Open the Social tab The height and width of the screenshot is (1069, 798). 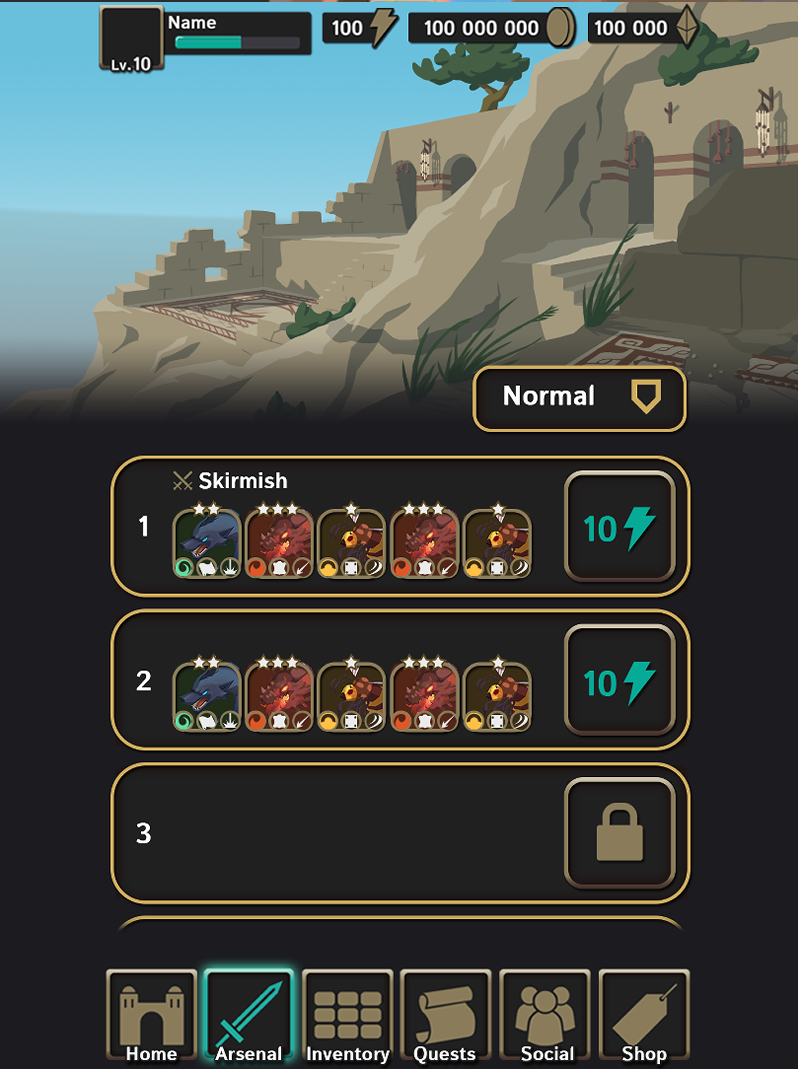(x=547, y=1015)
